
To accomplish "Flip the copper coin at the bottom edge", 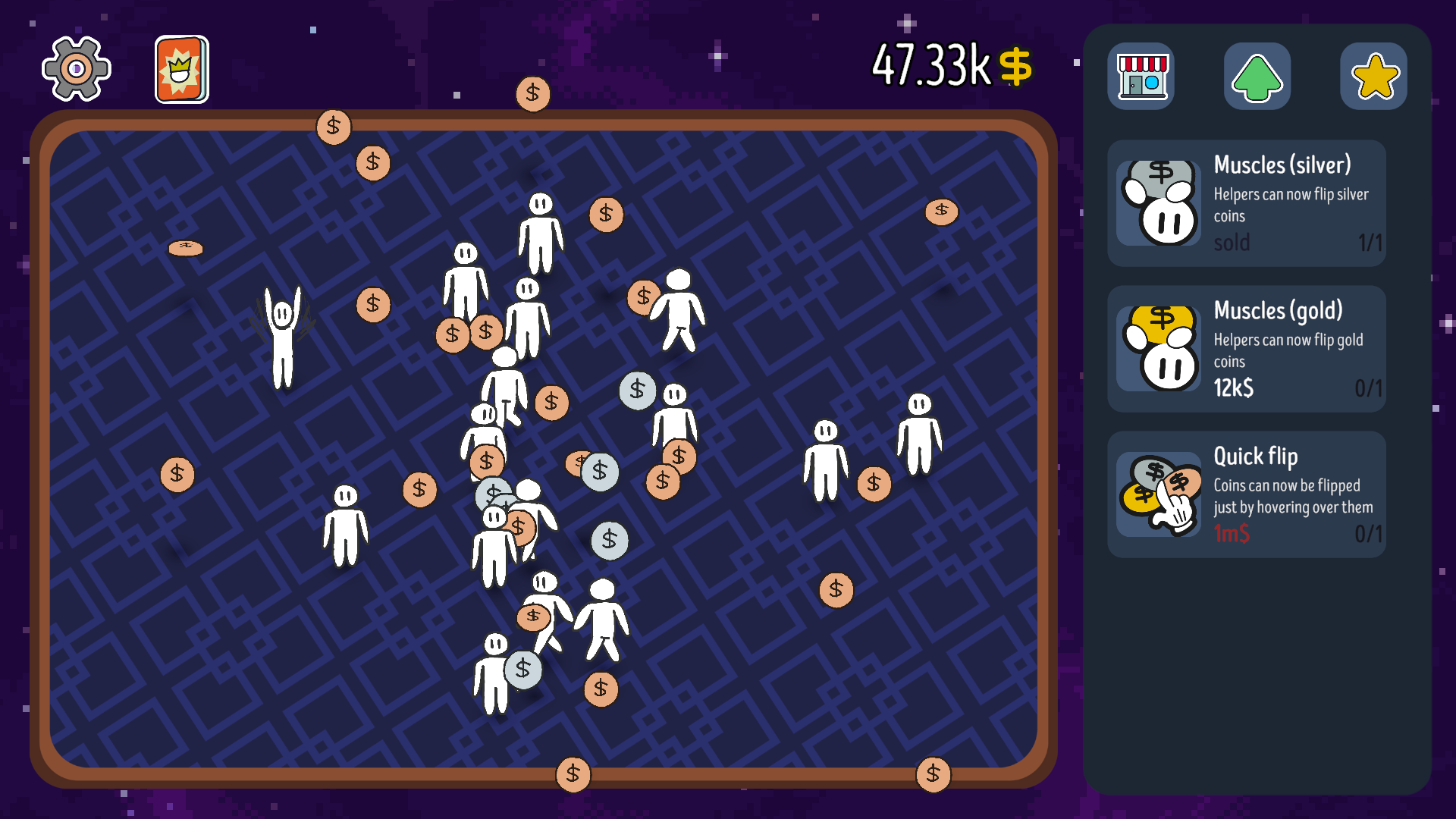I will 574,774.
